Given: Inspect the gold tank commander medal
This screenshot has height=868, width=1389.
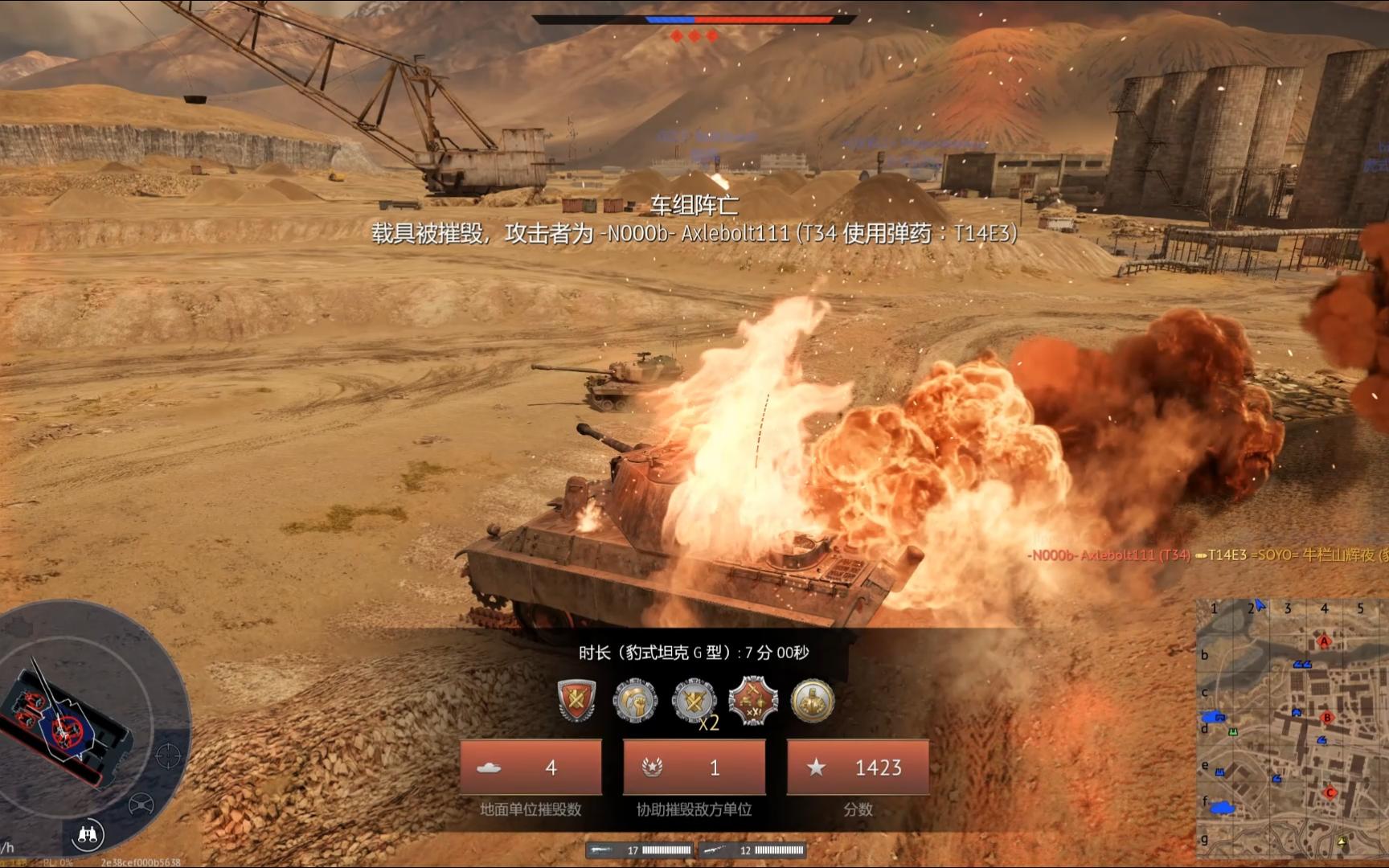Looking at the screenshot, I should click(813, 700).
